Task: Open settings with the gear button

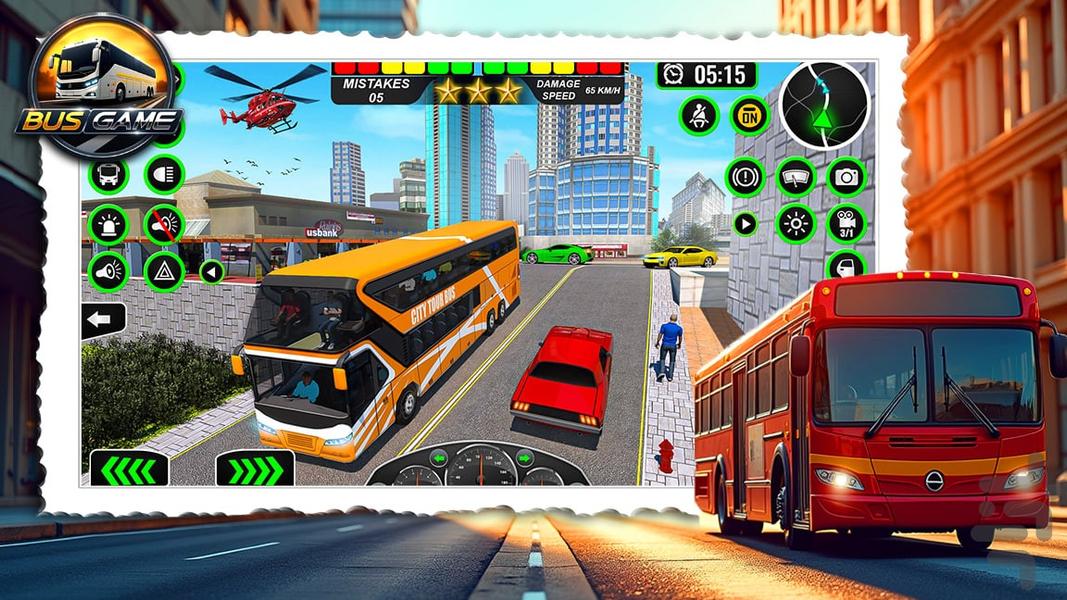Action: pos(796,223)
